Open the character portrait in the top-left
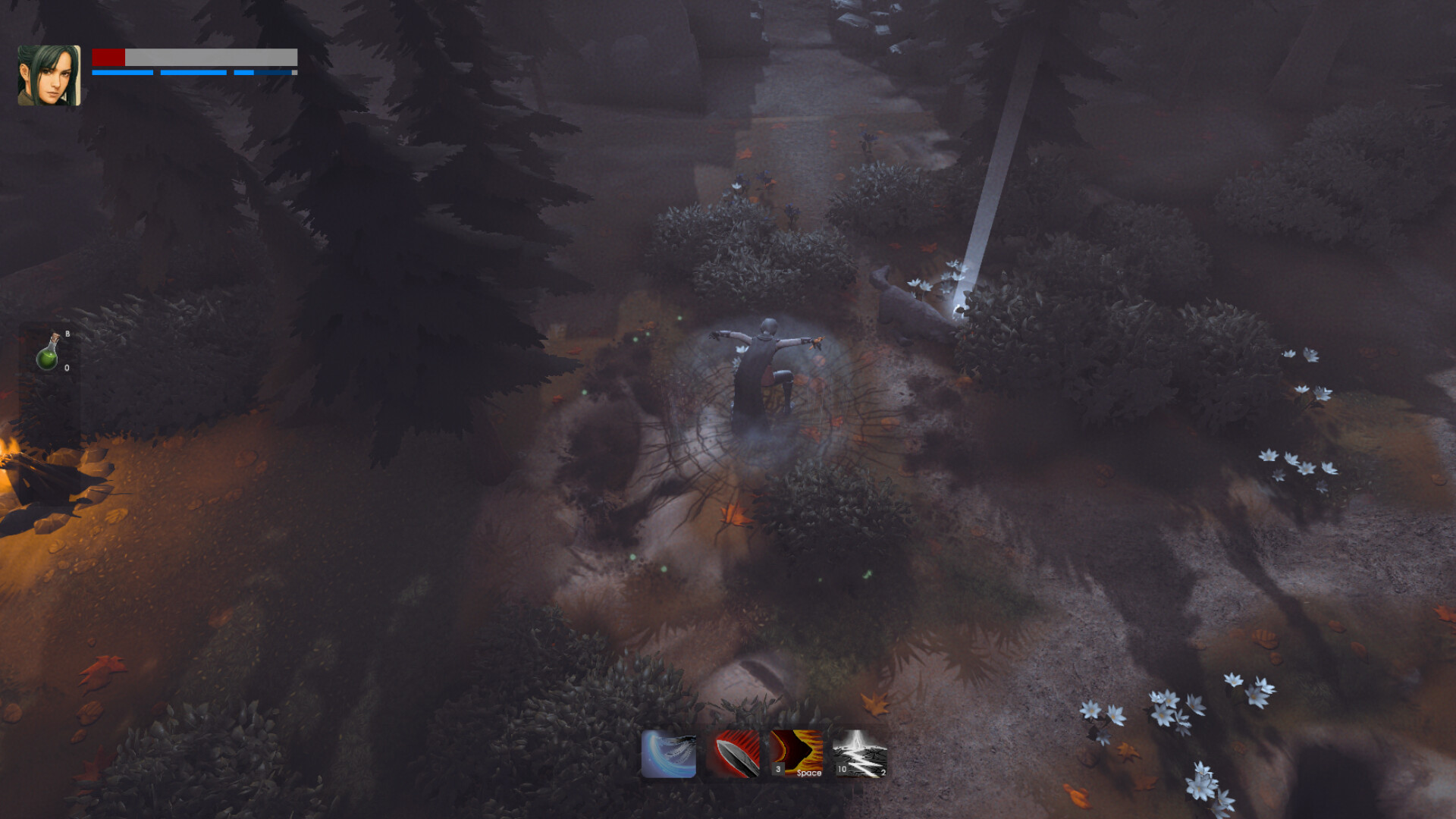1456x819 pixels. (48, 74)
